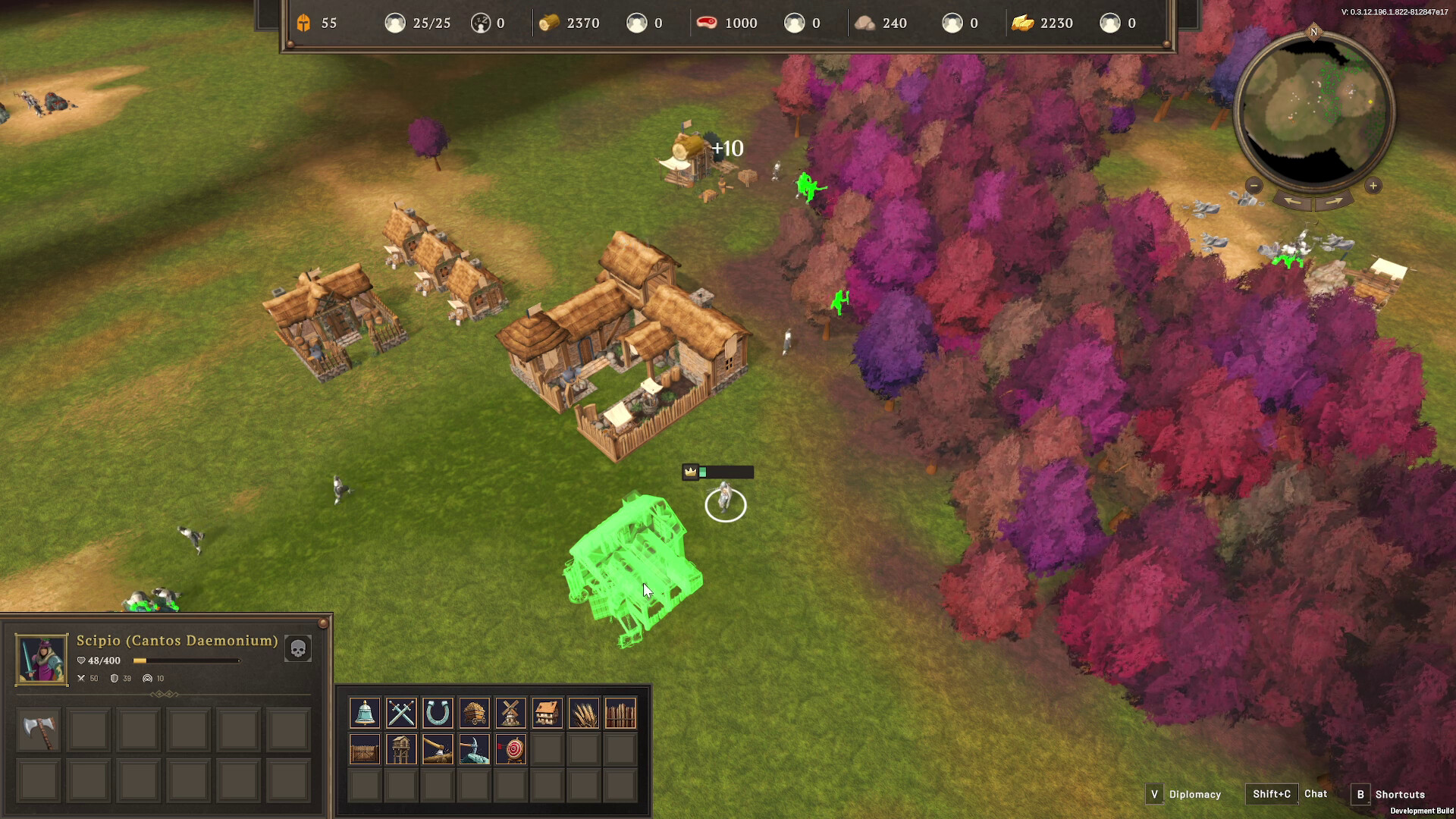Pick the lumber axe camp icon
Viewport: 1456px width, 819px height.
tap(438, 749)
